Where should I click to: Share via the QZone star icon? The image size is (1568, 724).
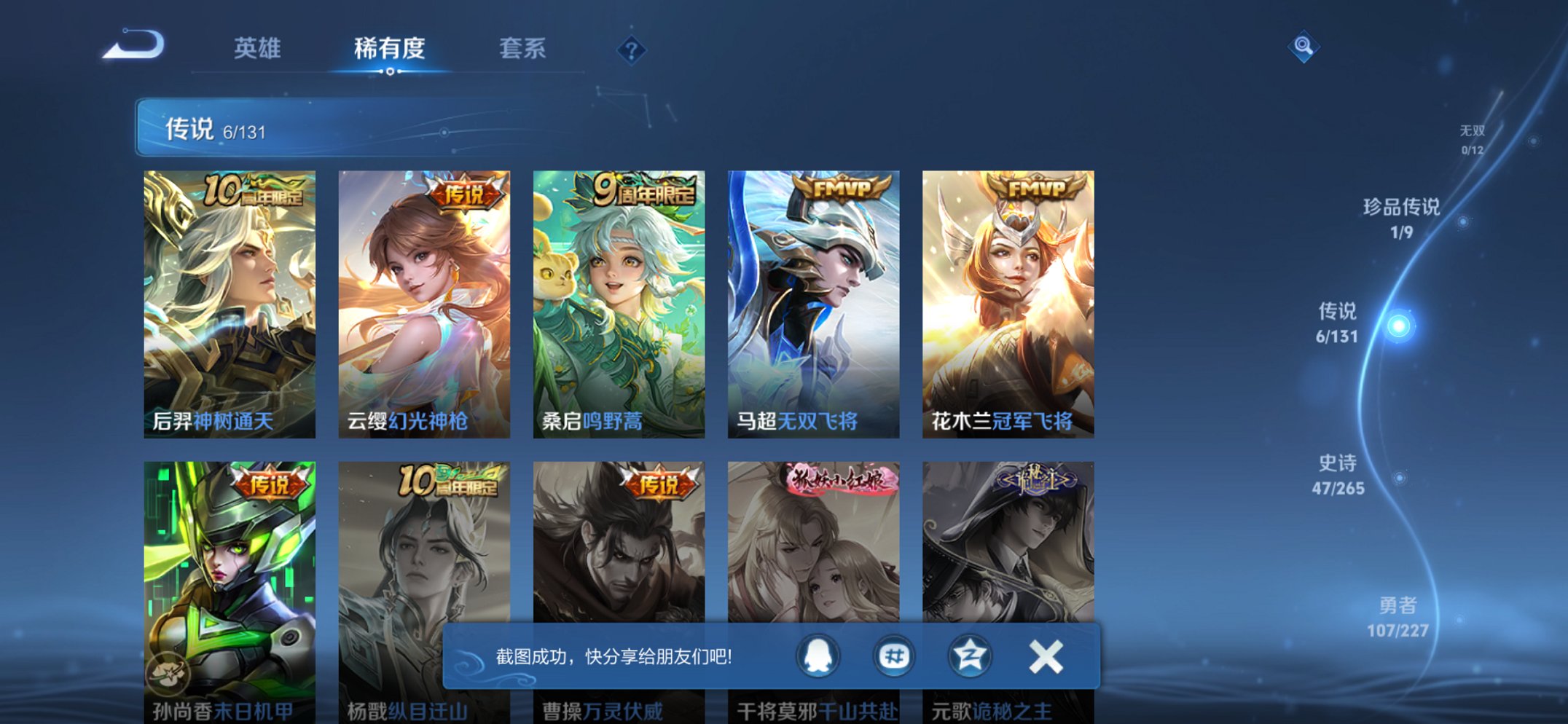pos(969,655)
